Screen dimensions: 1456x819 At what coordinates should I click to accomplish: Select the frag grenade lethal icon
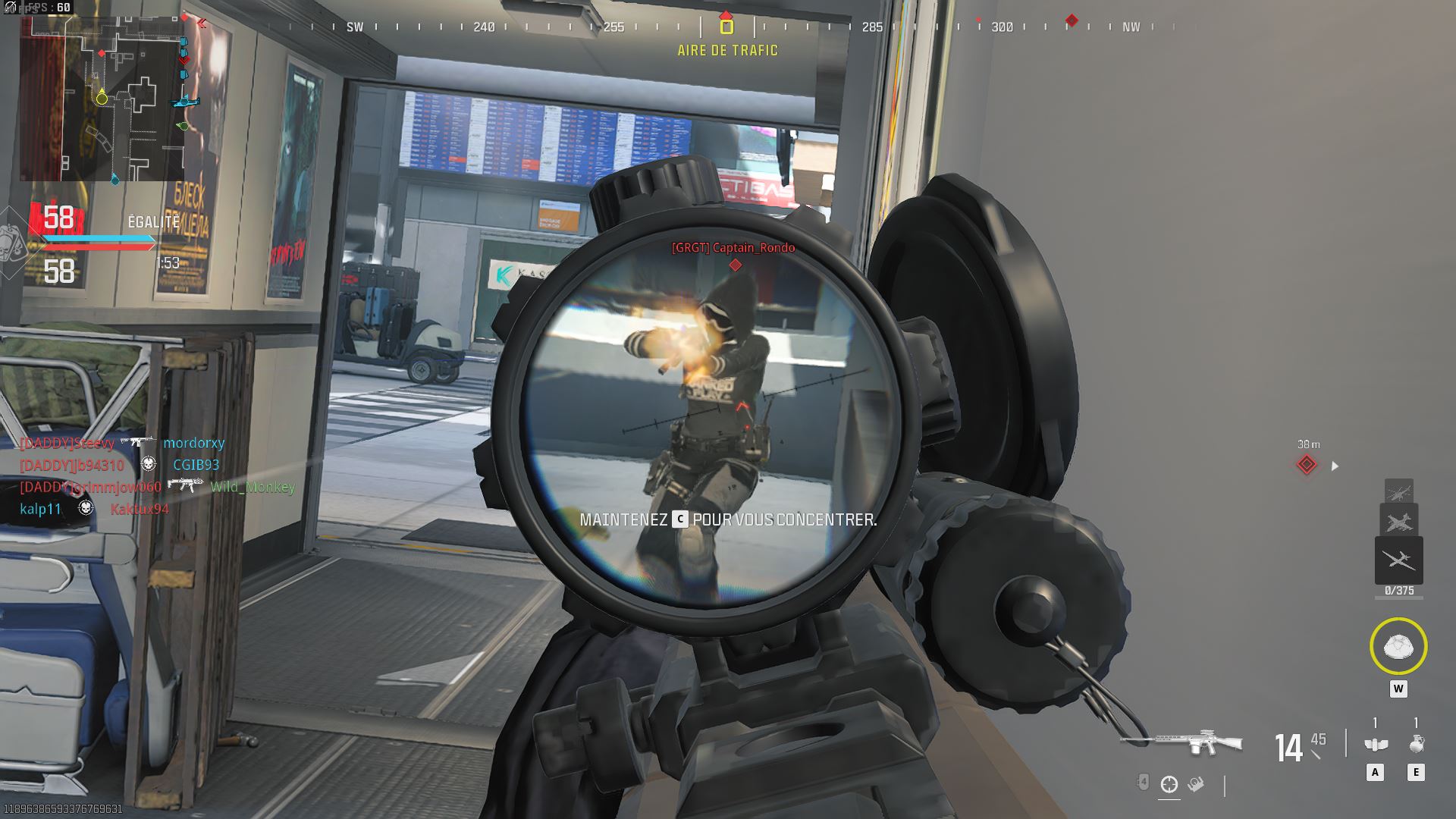tap(1416, 745)
